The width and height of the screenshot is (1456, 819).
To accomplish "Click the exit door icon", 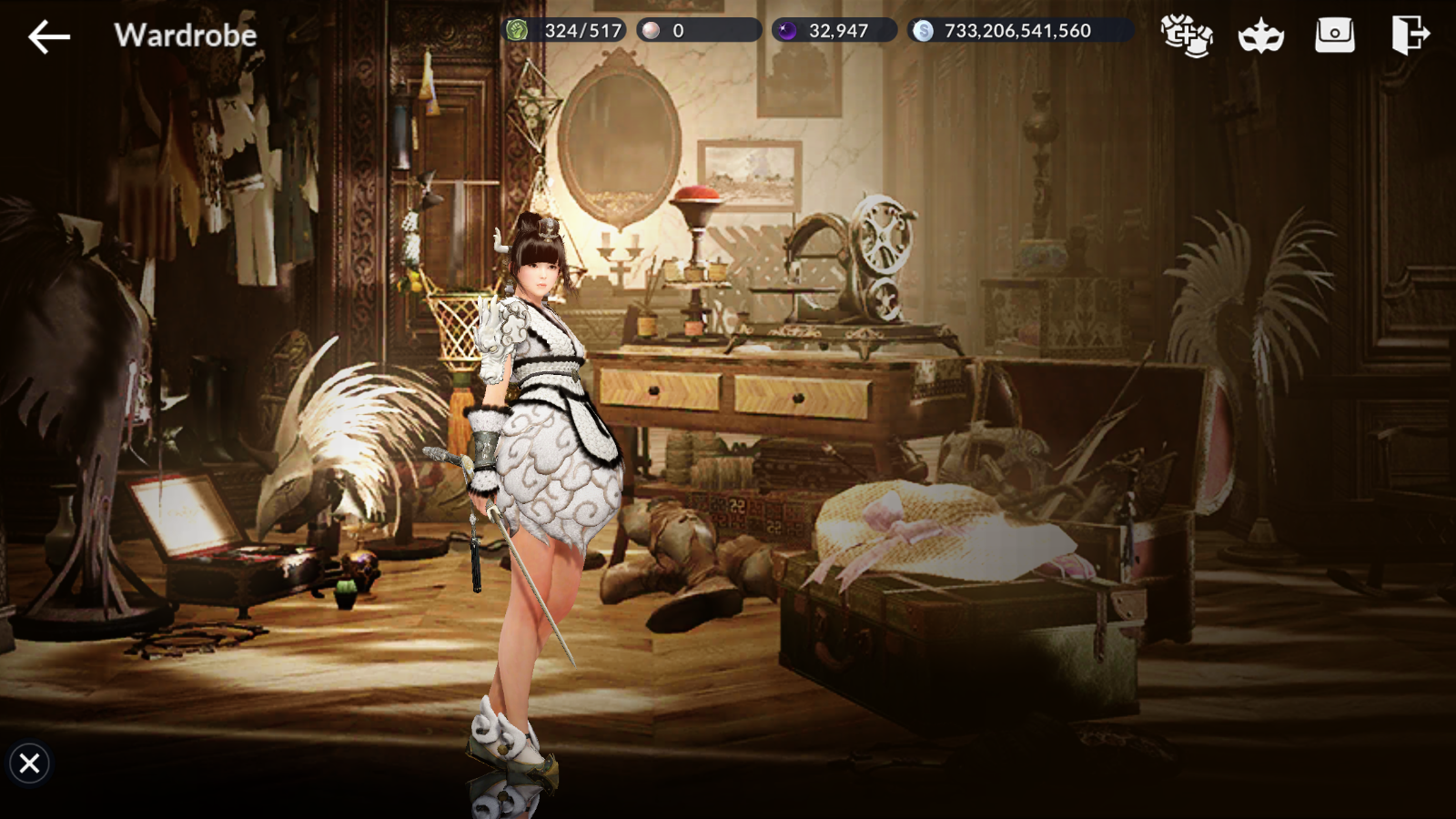I will pyautogui.click(x=1410, y=35).
